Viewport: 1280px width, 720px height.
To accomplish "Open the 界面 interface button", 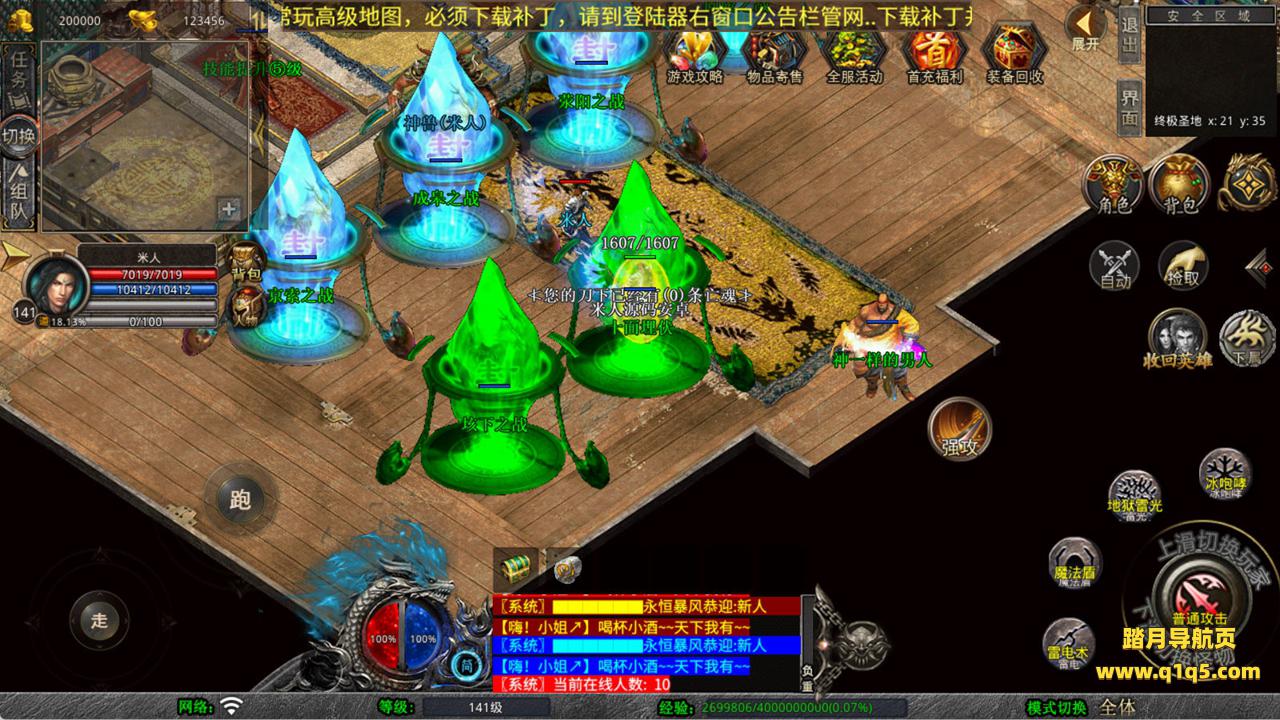I will [1130, 106].
